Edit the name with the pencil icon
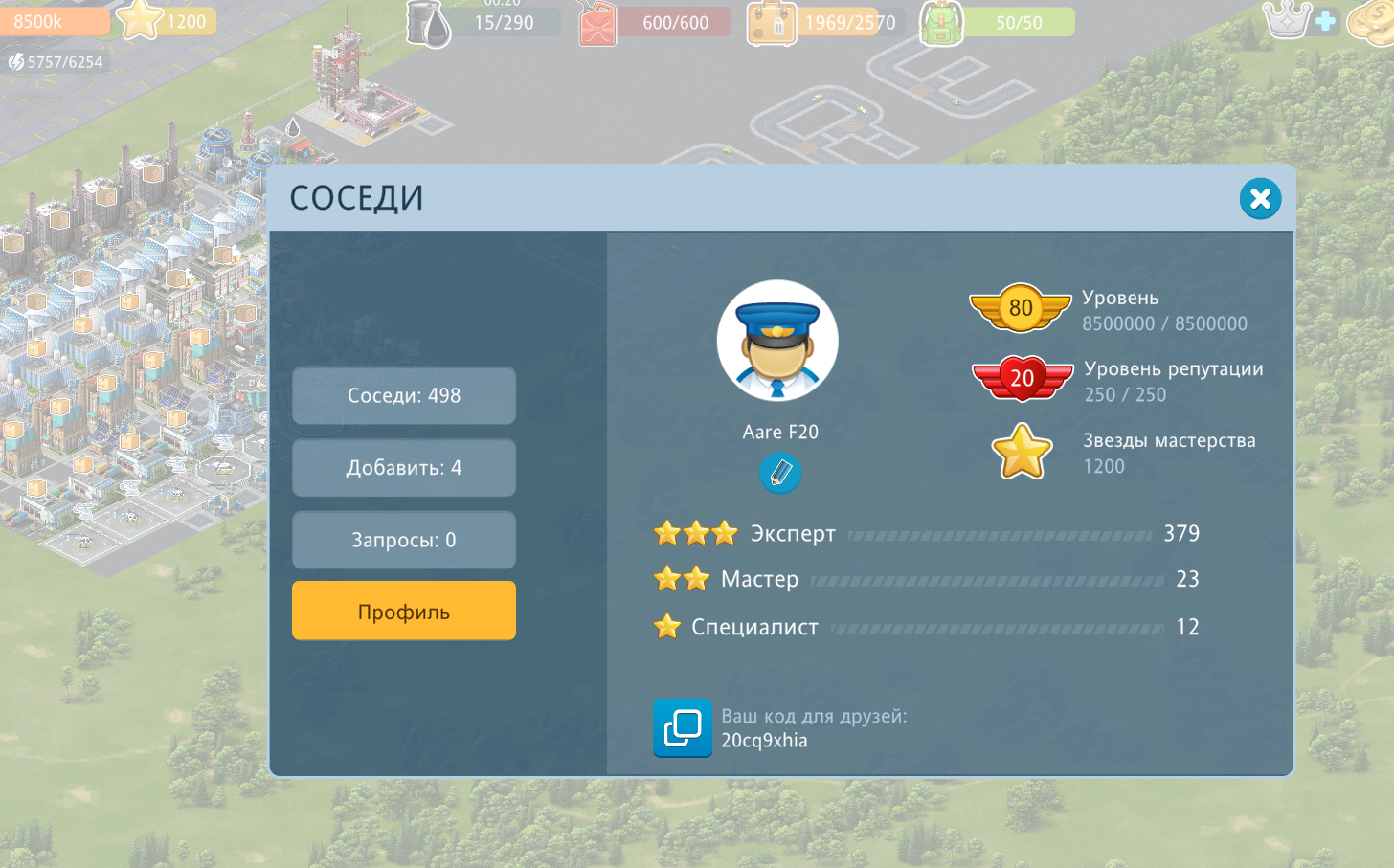The width and height of the screenshot is (1394, 868). [x=780, y=473]
